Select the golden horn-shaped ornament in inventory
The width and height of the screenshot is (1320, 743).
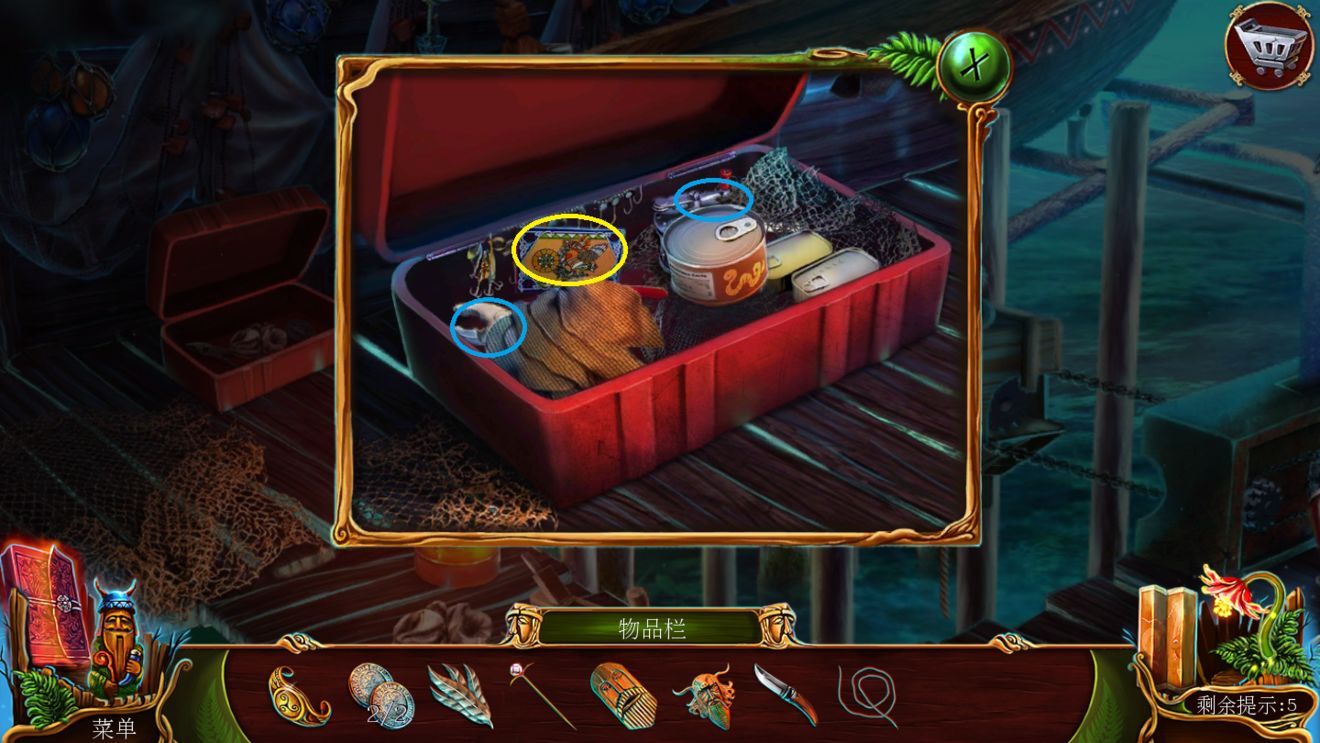coord(298,695)
